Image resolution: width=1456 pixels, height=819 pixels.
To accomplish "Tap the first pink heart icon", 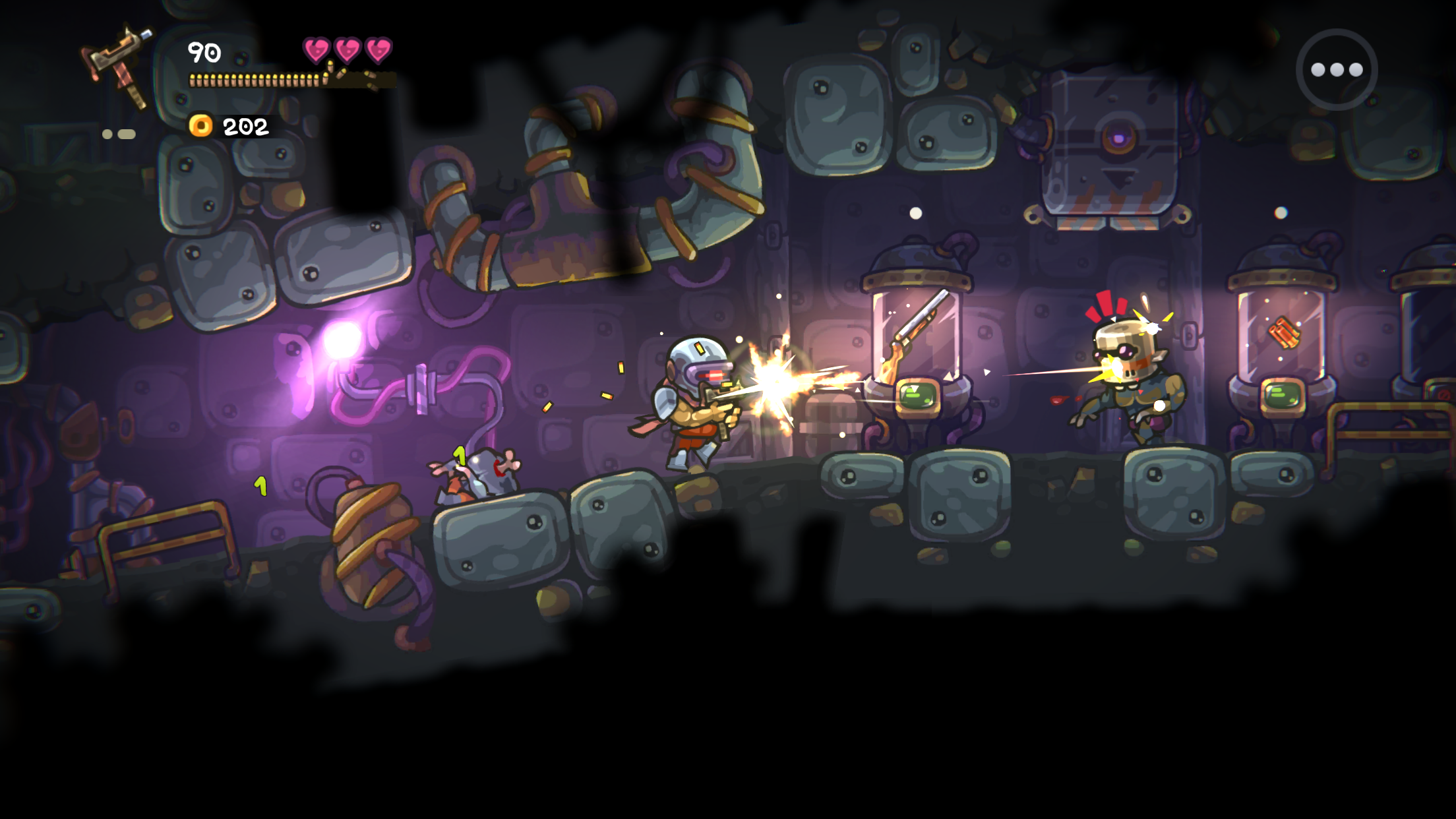I will point(315,49).
